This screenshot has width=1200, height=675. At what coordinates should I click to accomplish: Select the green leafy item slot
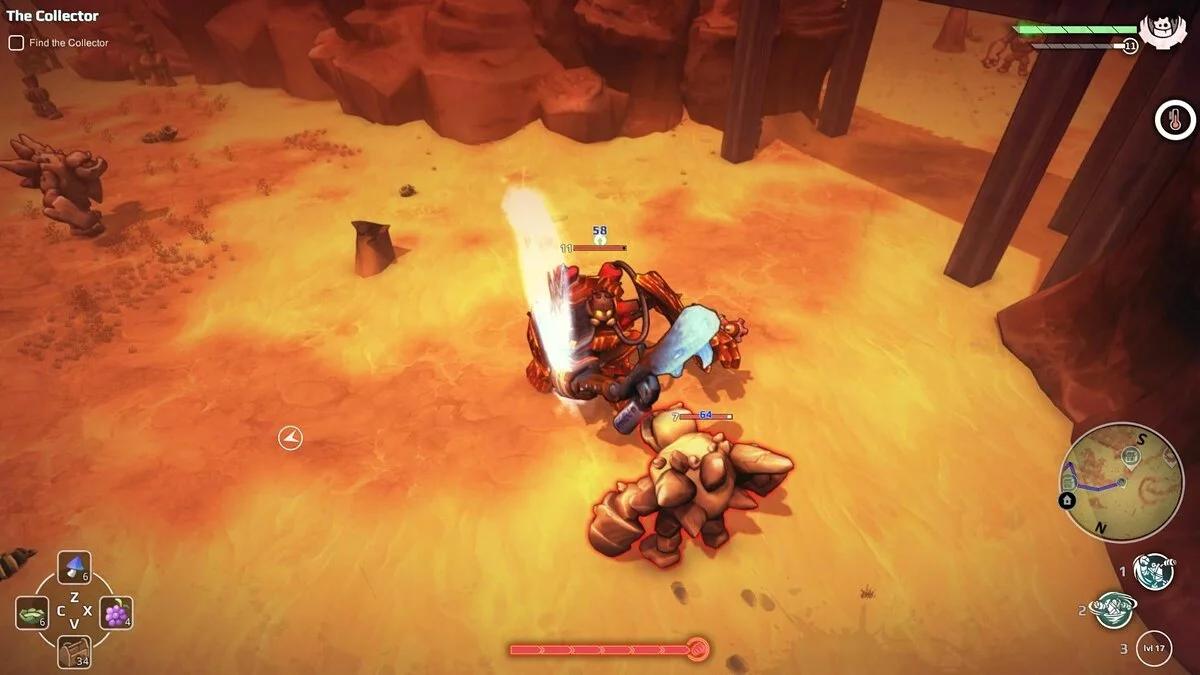[32, 613]
